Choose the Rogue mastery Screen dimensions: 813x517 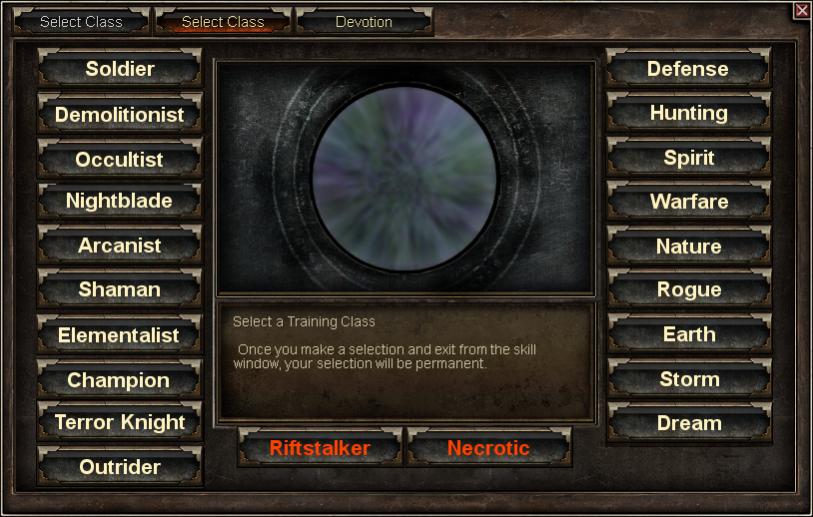point(688,290)
